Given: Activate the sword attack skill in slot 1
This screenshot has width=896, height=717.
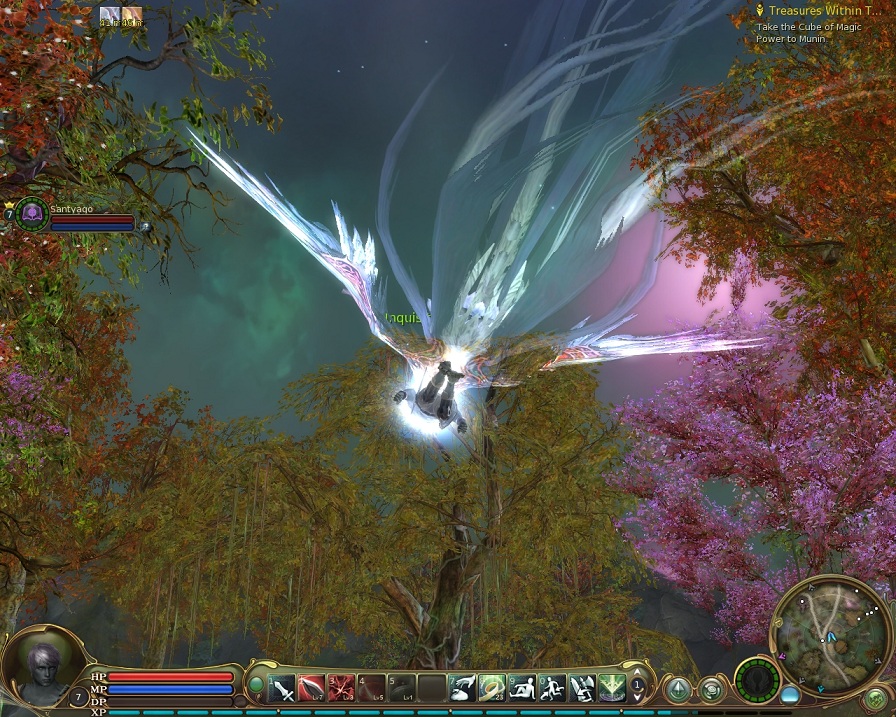Looking at the screenshot, I should click(x=283, y=688).
